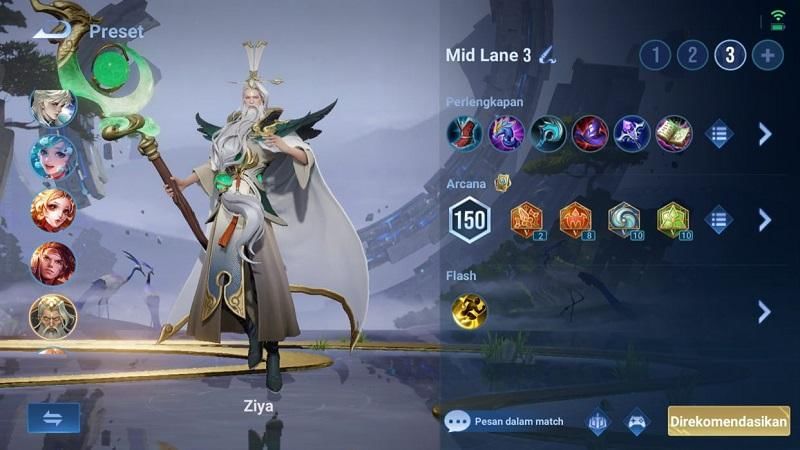Select the green arcana with count 10

point(674,220)
